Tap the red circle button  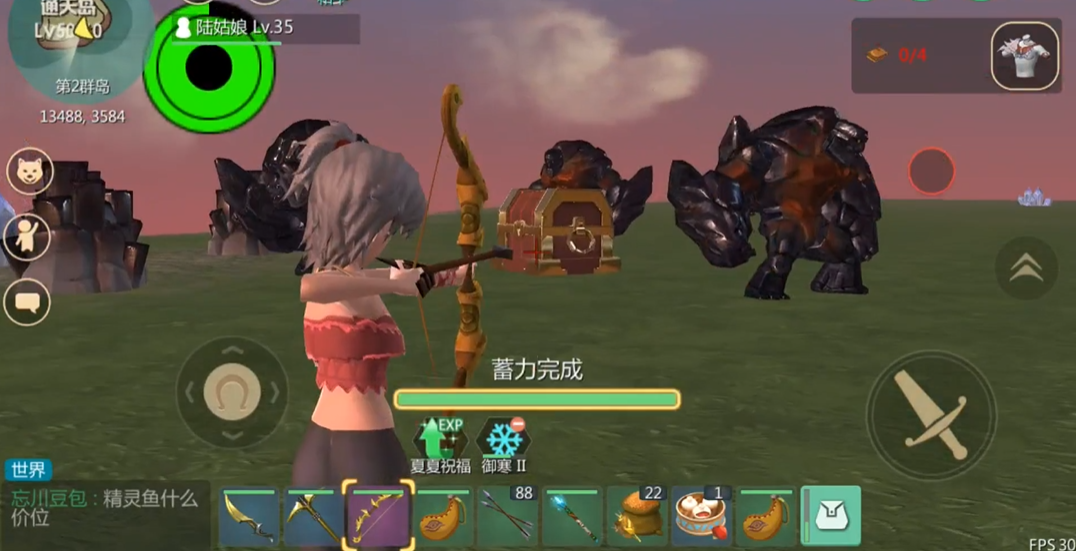click(931, 171)
